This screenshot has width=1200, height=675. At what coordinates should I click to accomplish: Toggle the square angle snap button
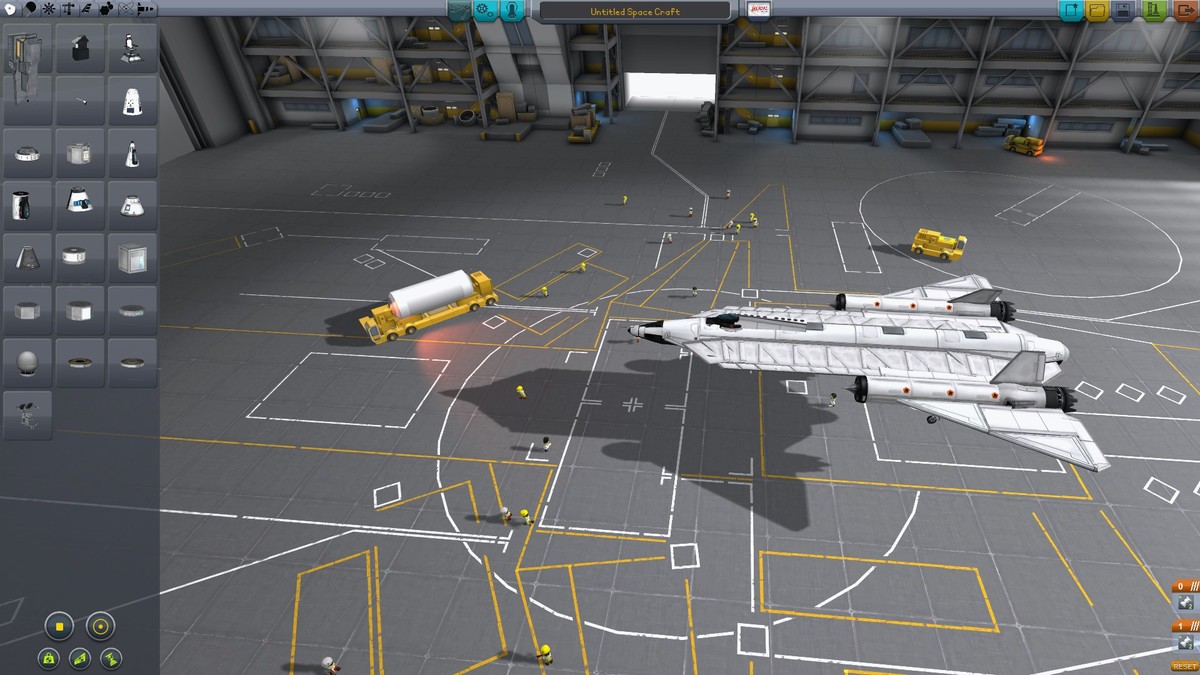59,627
